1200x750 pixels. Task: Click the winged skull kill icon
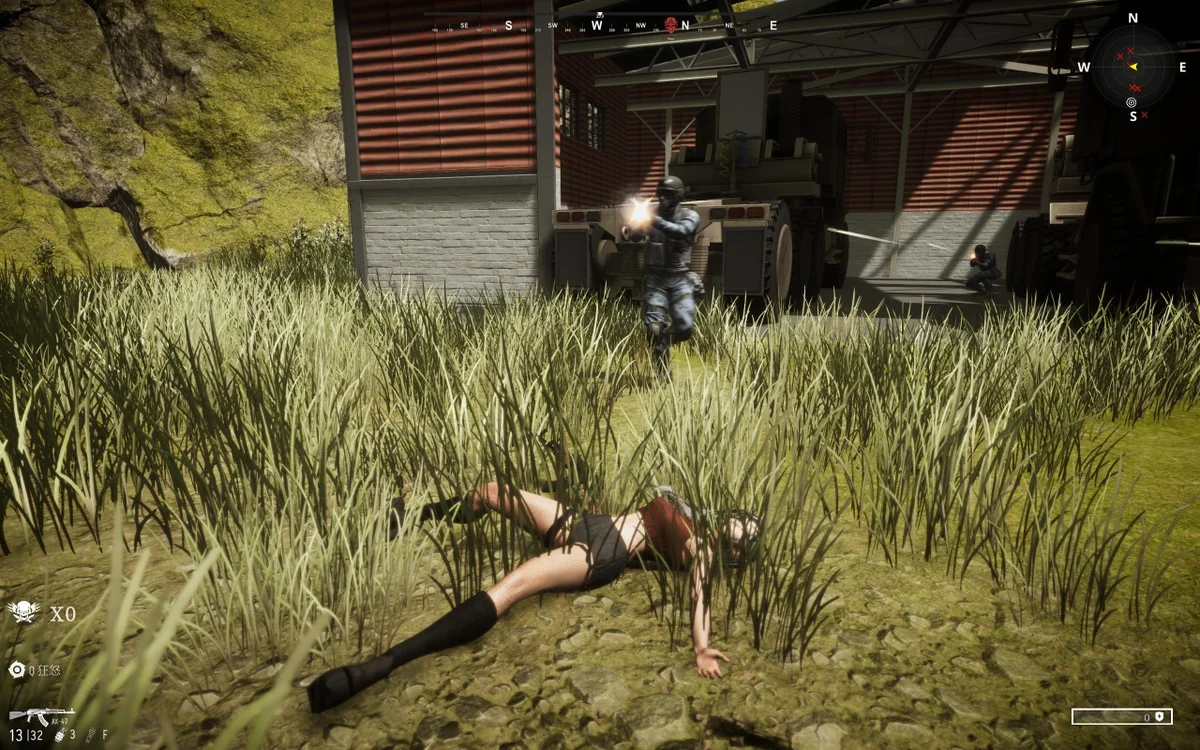[22, 612]
